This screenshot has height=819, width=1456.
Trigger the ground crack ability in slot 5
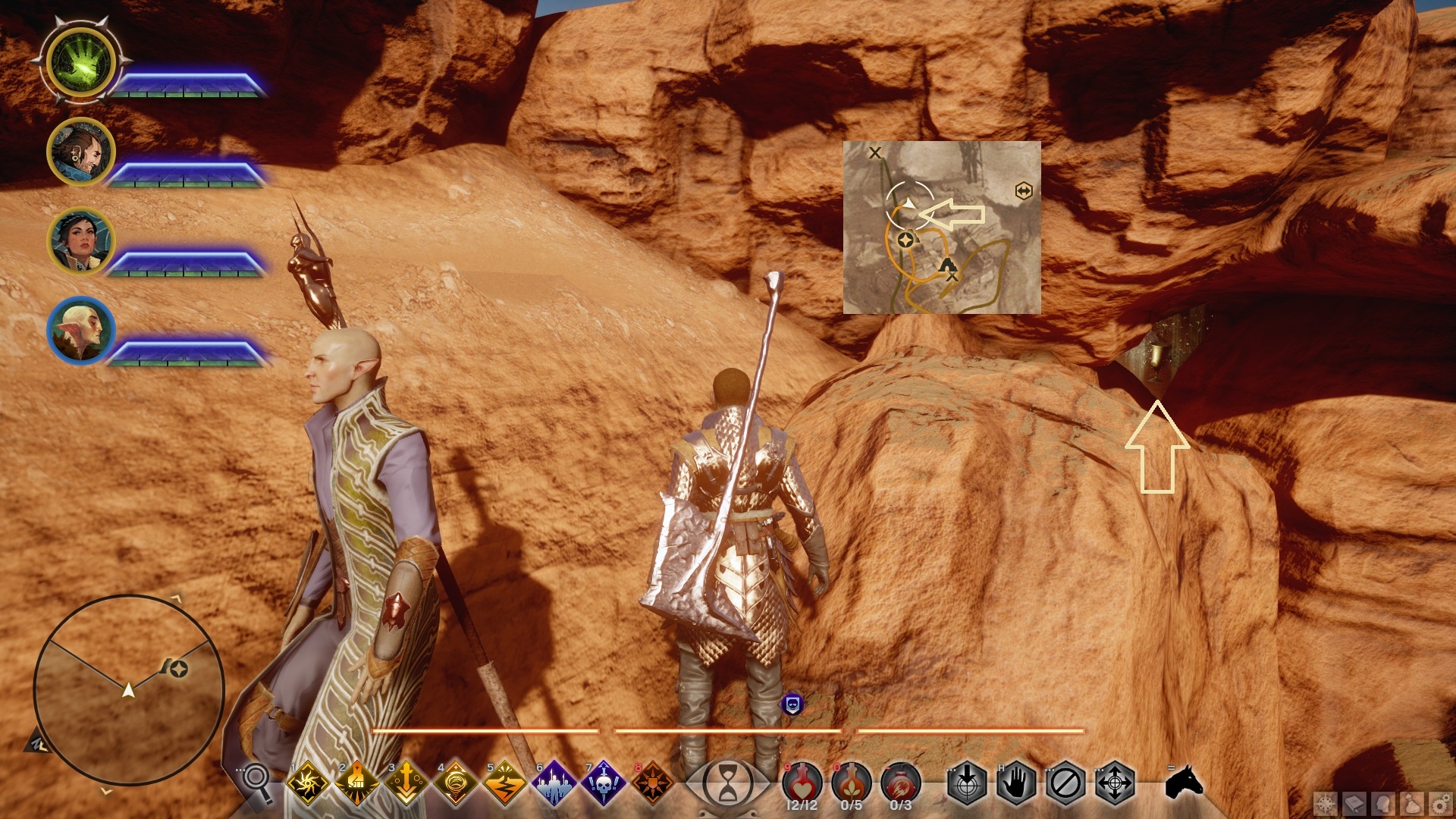coord(505,783)
